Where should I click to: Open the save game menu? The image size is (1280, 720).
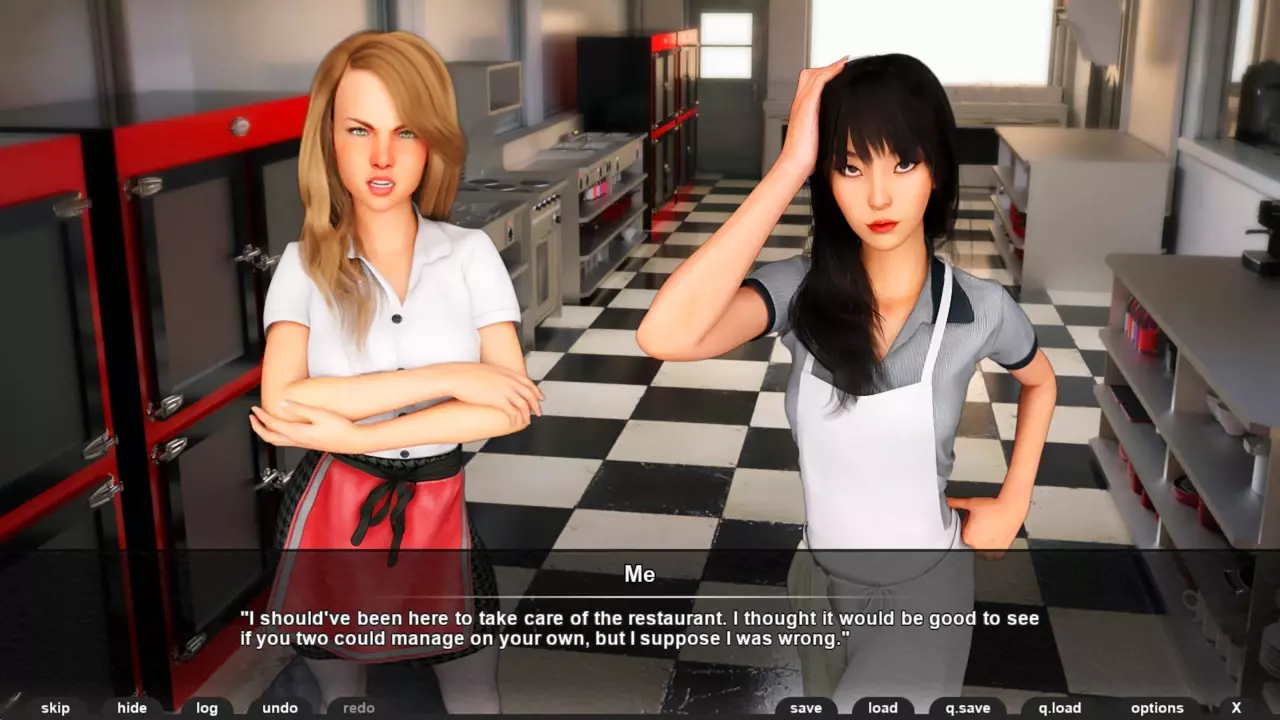(x=806, y=708)
